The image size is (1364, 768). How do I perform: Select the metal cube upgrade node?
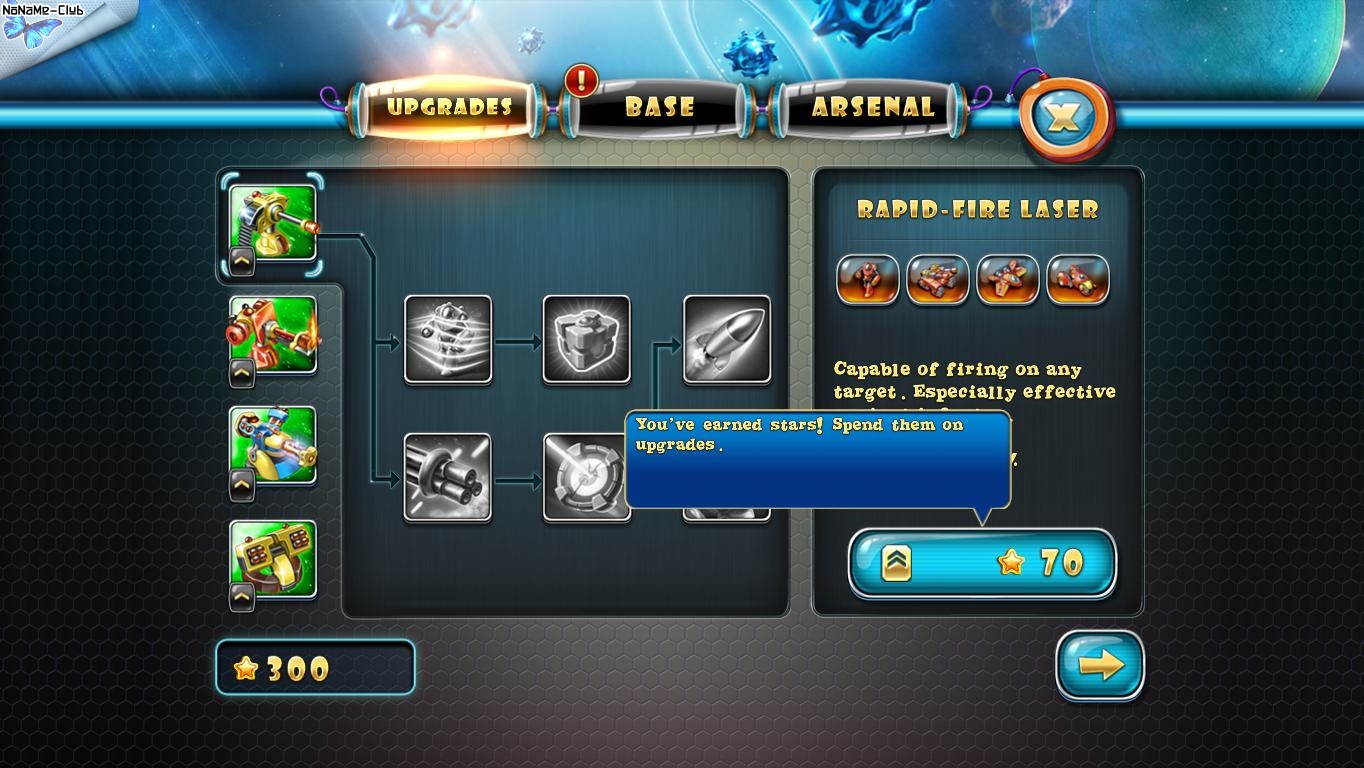(x=586, y=339)
